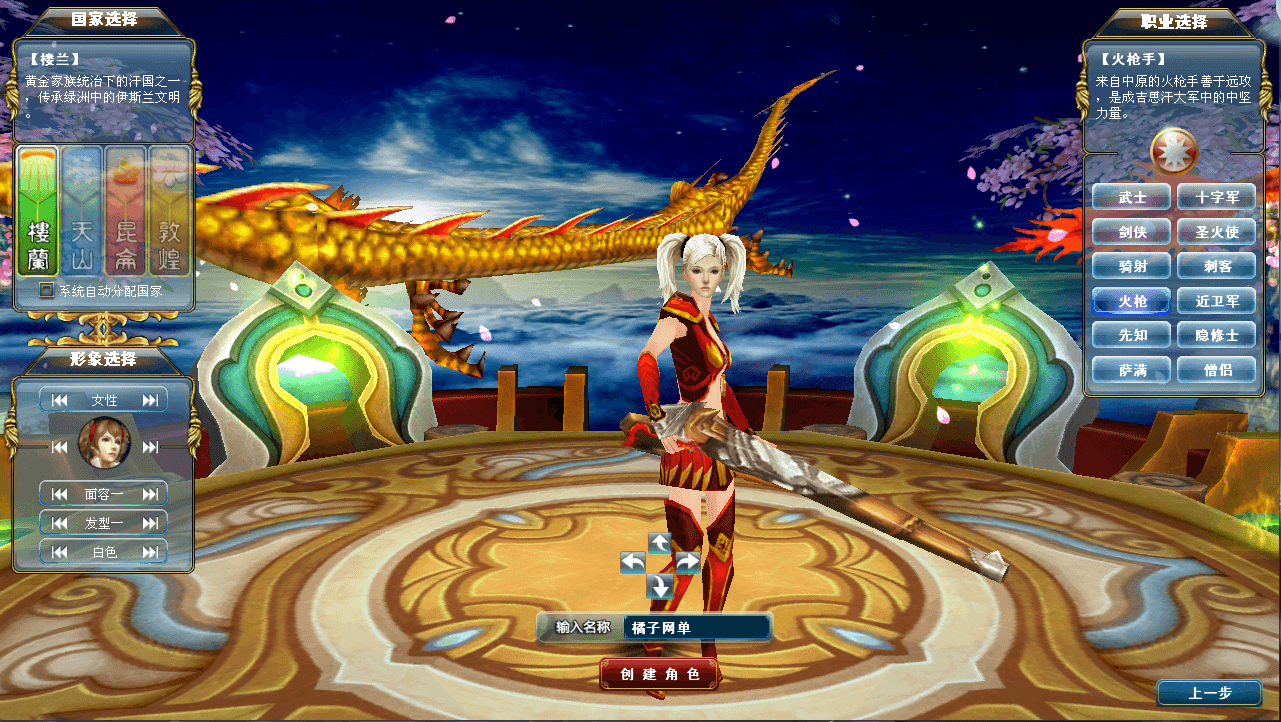This screenshot has height=722, width=1281.
Task: Select the 刺客 class button
Action: pyautogui.click(x=1217, y=266)
